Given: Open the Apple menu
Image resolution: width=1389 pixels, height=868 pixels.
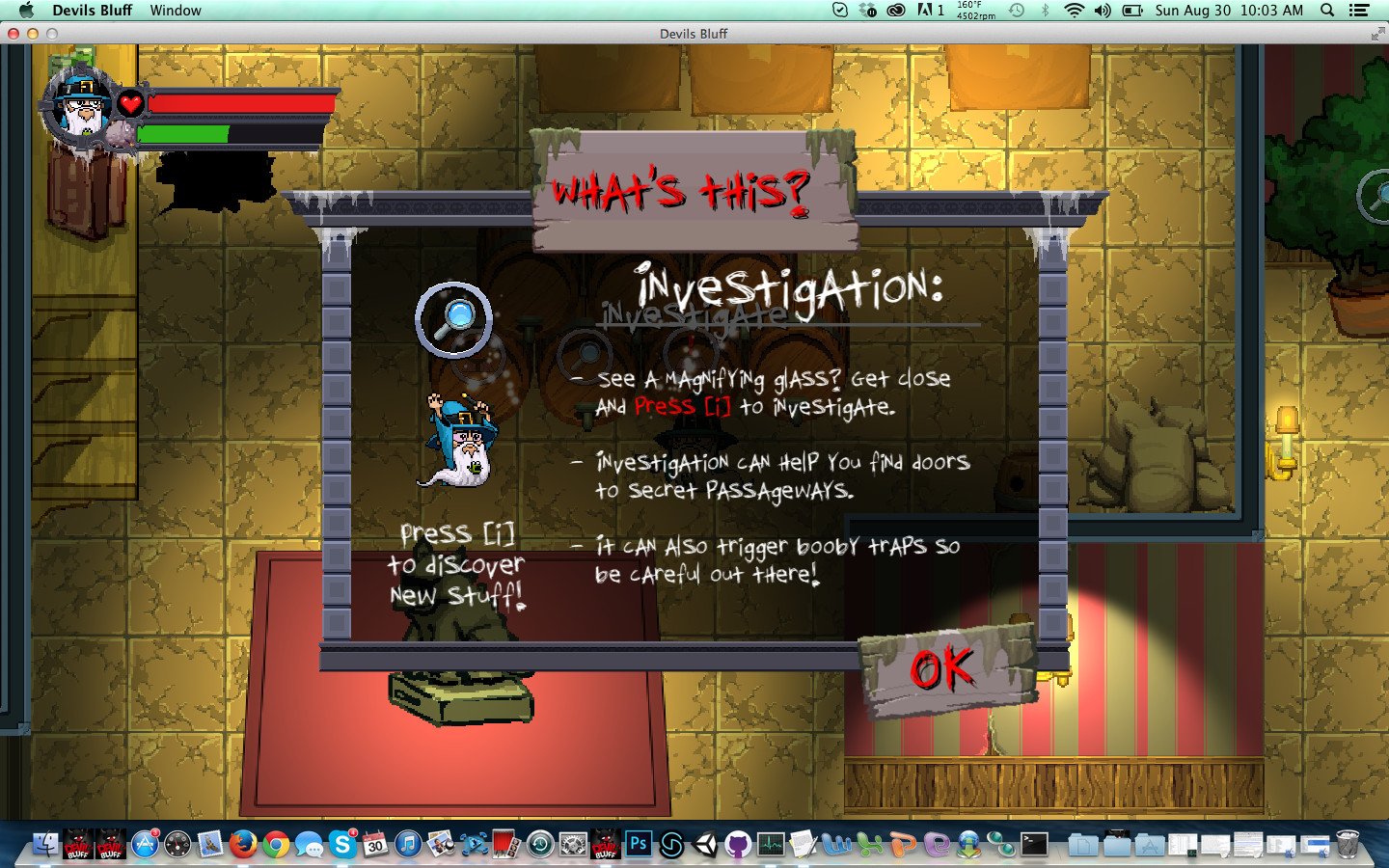Looking at the screenshot, I should (28, 11).
